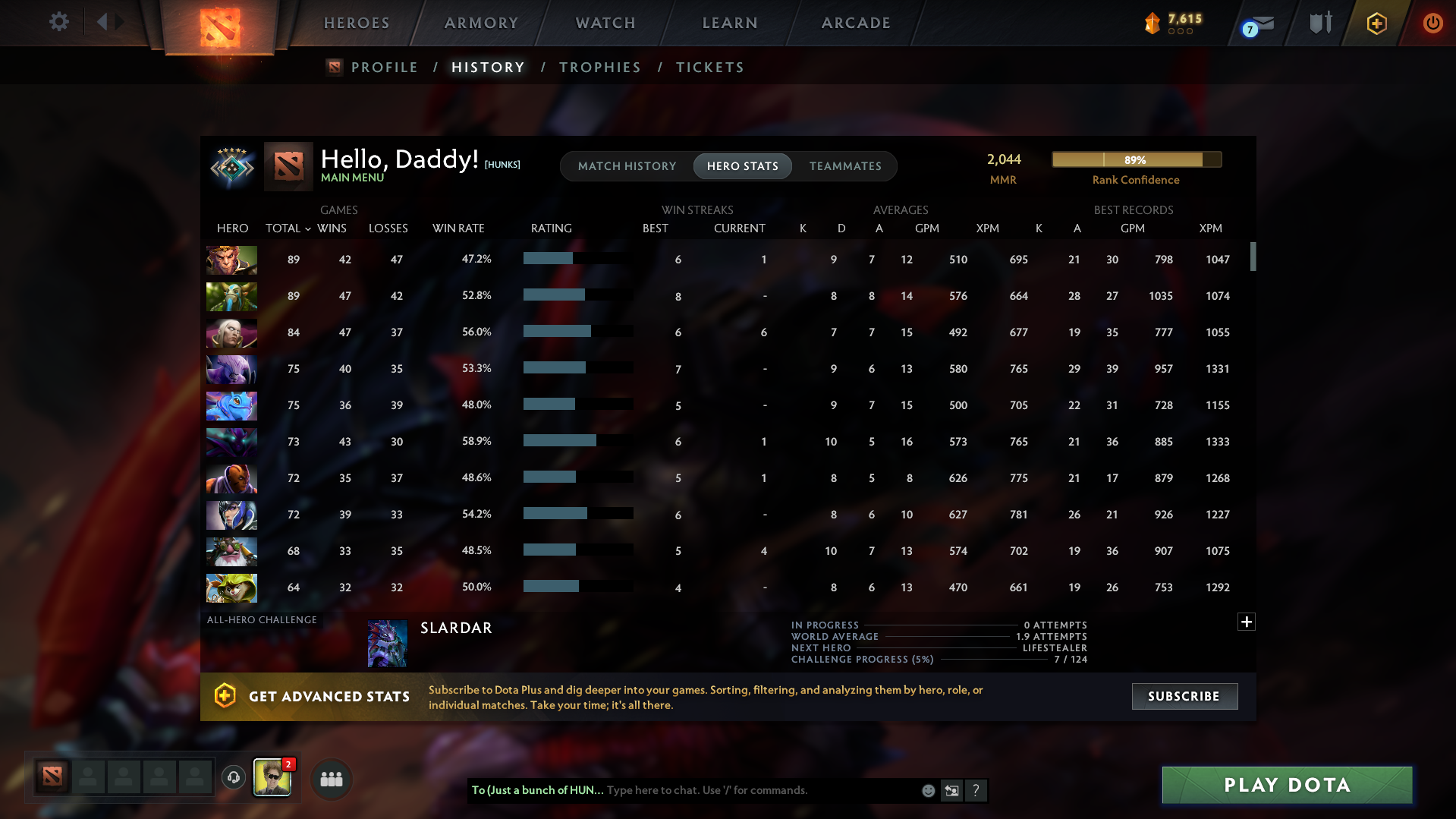
Task: Click the power button to exit Dota
Action: 1432,23
